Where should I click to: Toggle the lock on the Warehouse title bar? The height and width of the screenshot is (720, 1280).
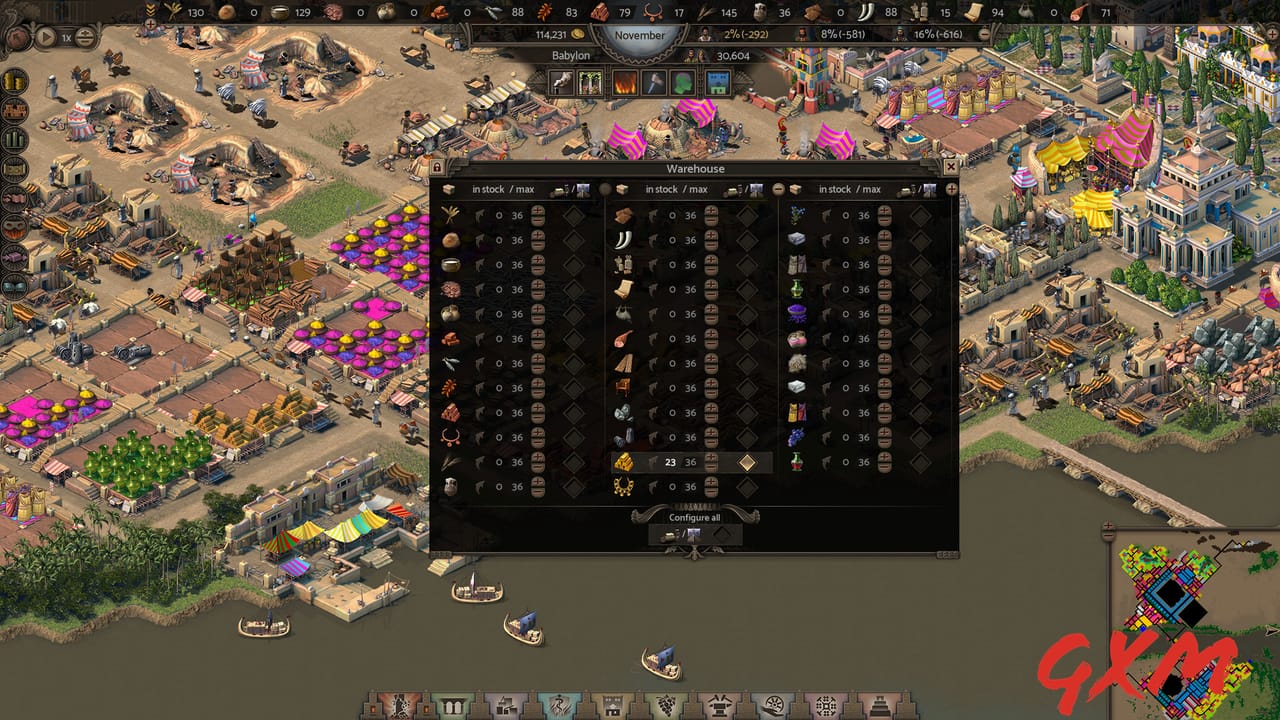click(437, 167)
